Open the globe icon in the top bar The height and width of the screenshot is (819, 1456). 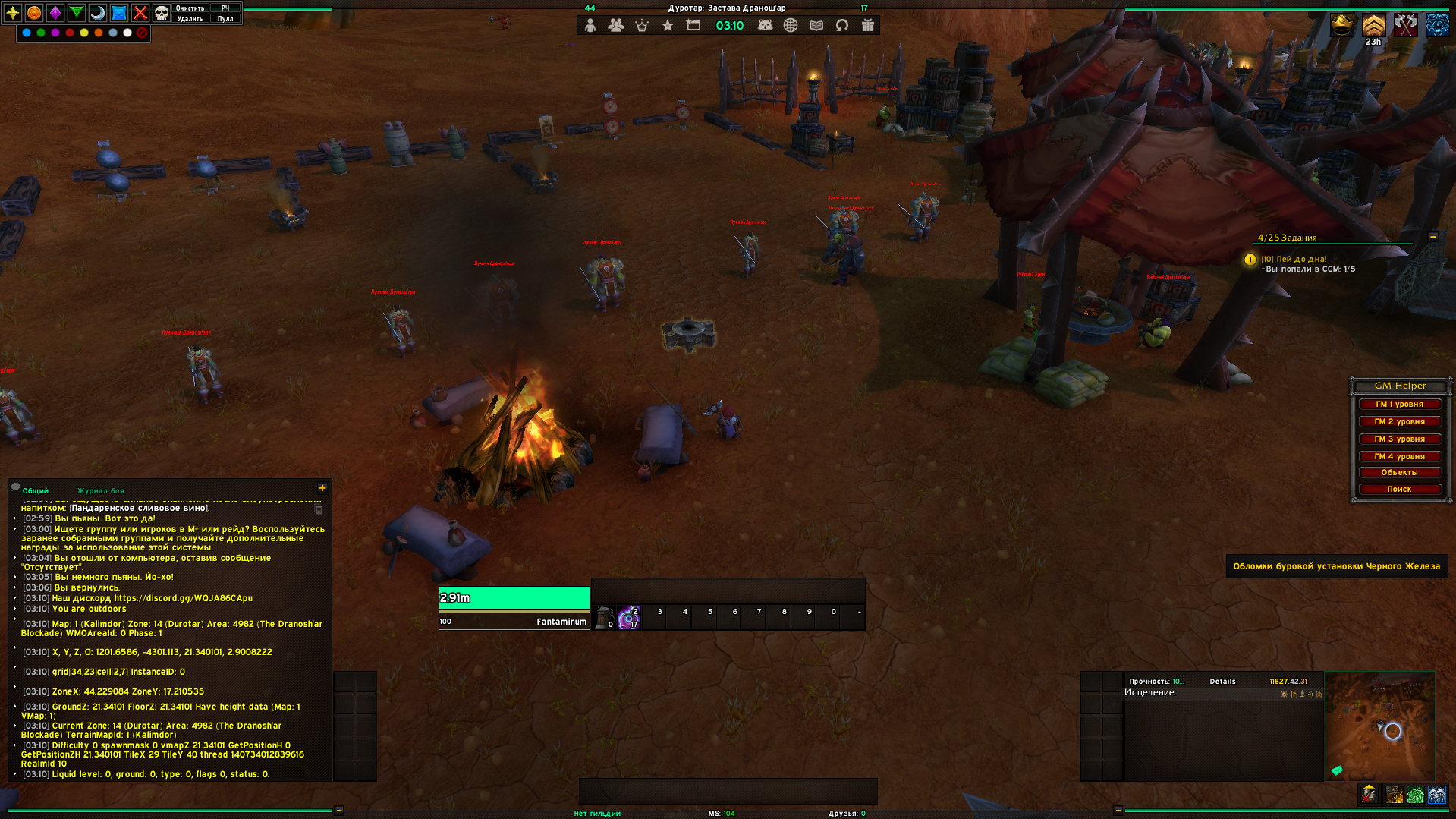(x=791, y=26)
